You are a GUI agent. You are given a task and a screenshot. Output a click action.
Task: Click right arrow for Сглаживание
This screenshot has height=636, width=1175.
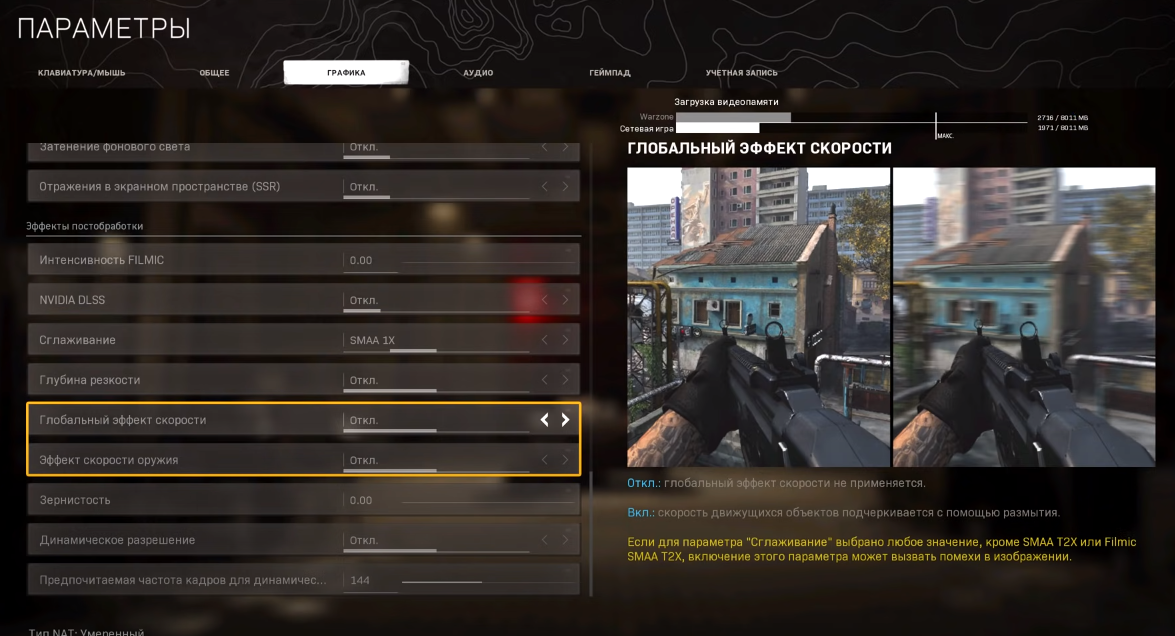pos(565,340)
